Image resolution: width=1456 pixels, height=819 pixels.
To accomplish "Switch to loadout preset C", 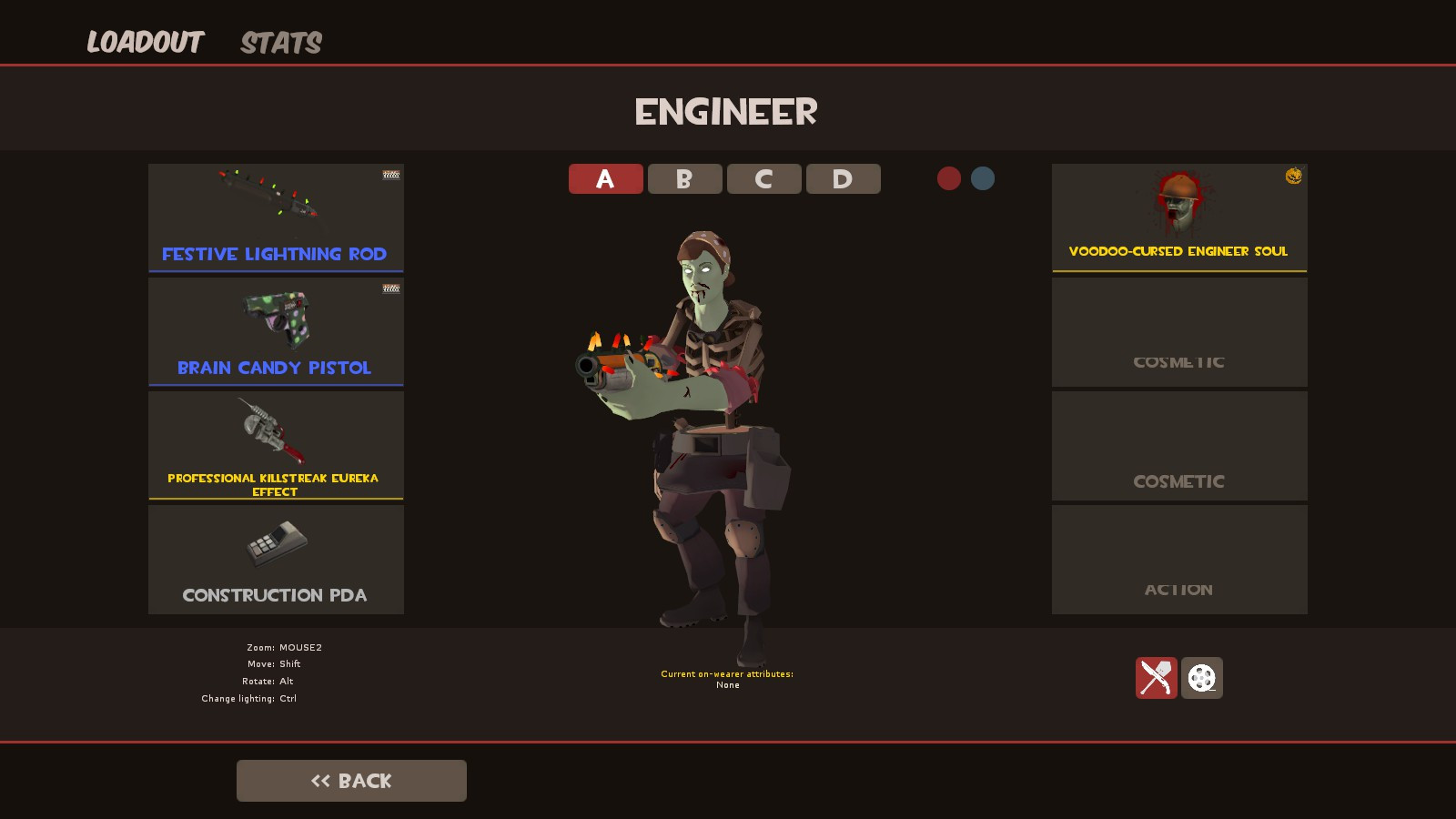I will click(x=763, y=178).
